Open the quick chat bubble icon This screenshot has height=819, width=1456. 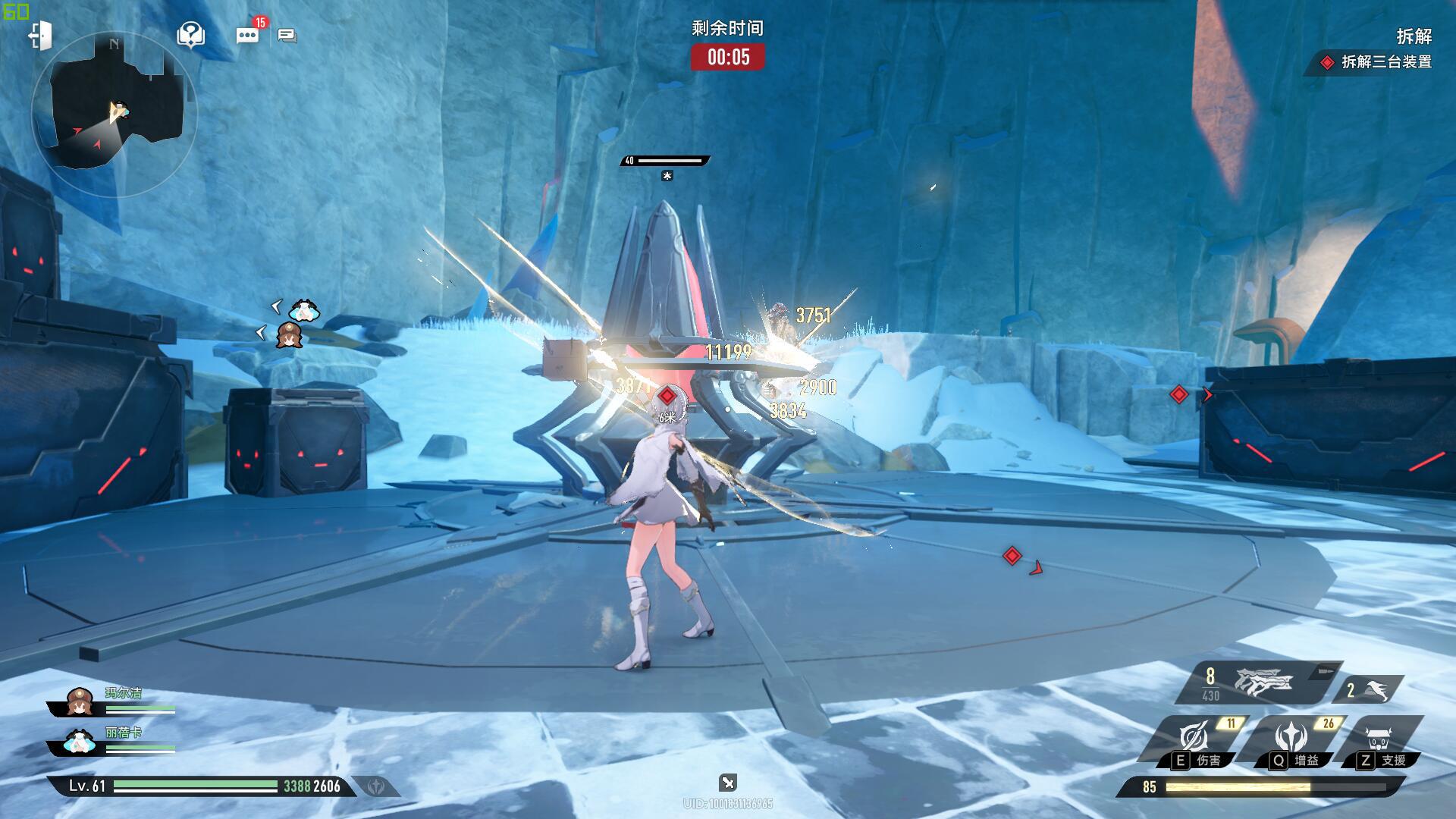pyautogui.click(x=287, y=36)
